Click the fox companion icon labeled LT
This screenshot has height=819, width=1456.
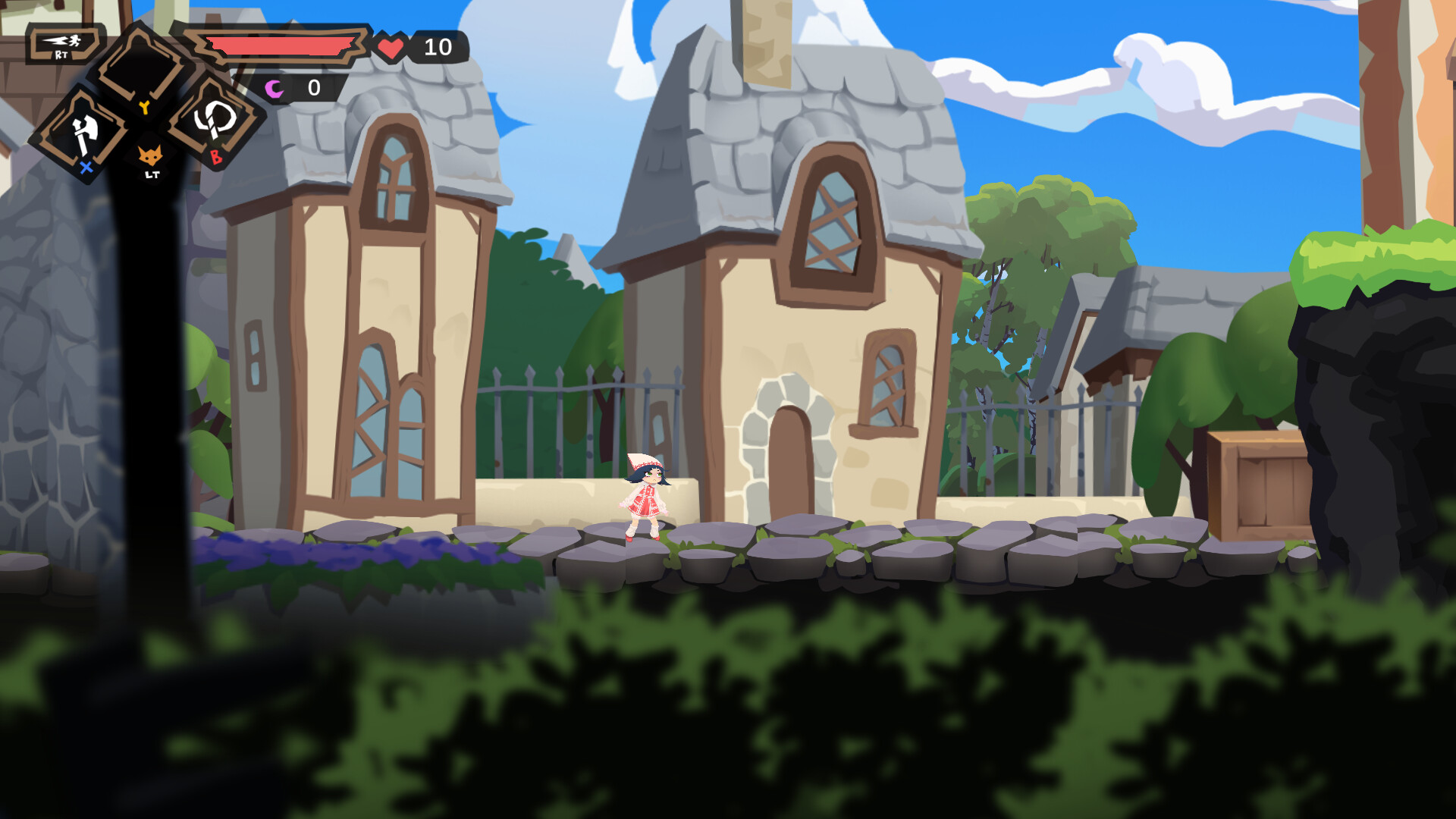149,154
